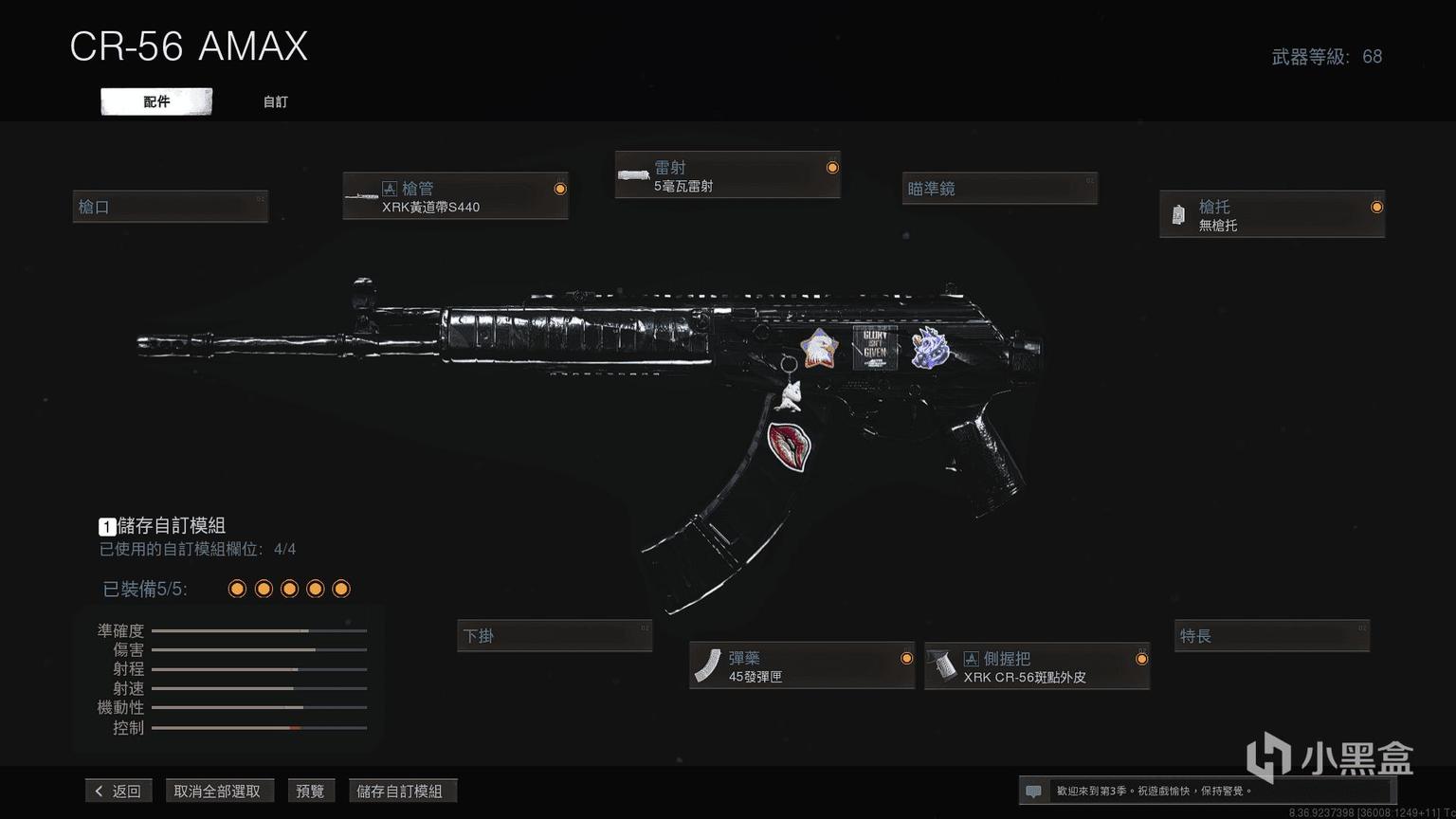Choose the 側握把 rear grip slot
Screen dimensions: 1456x819
pos(1037,666)
